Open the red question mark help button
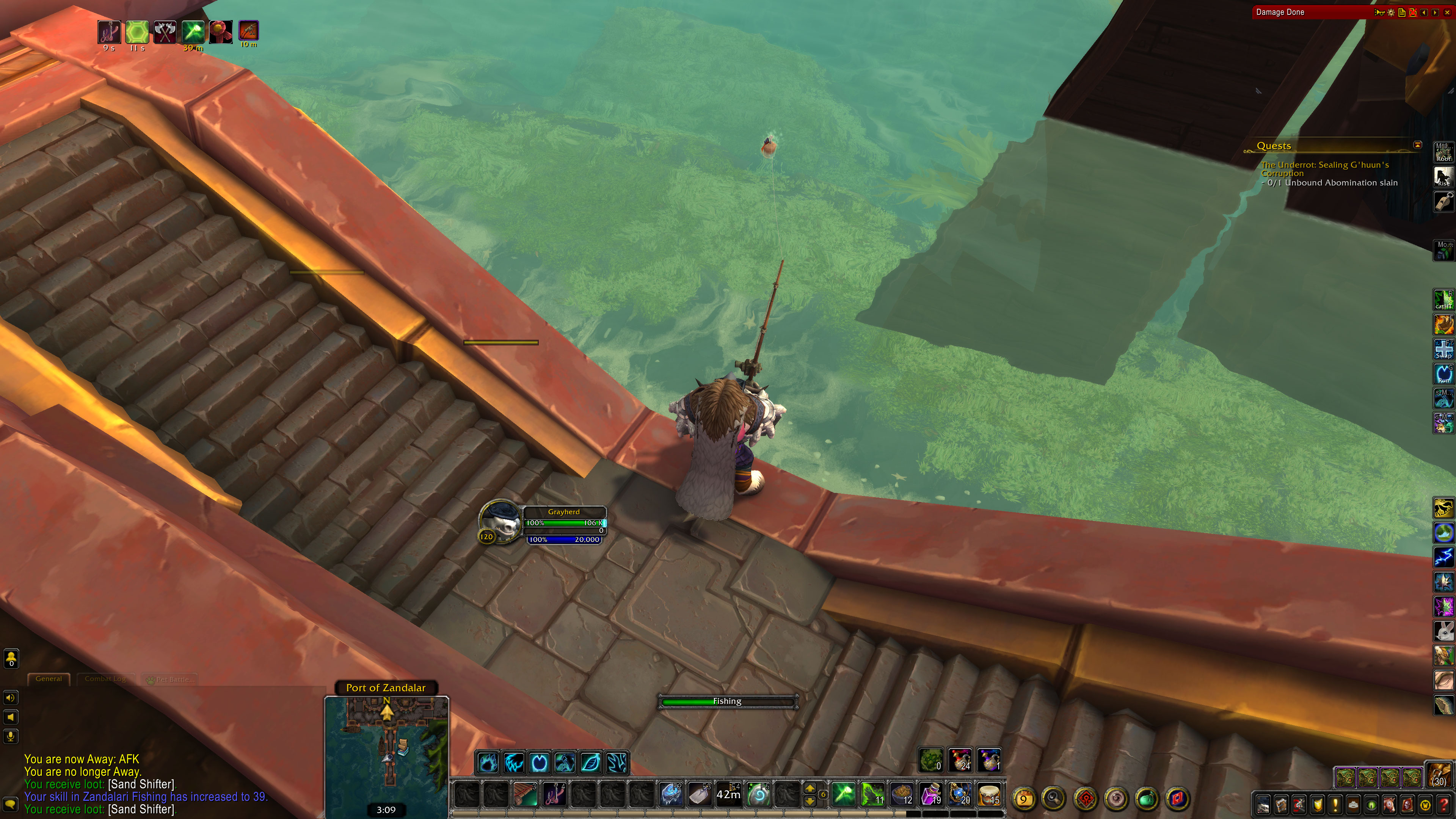 coord(1443,805)
